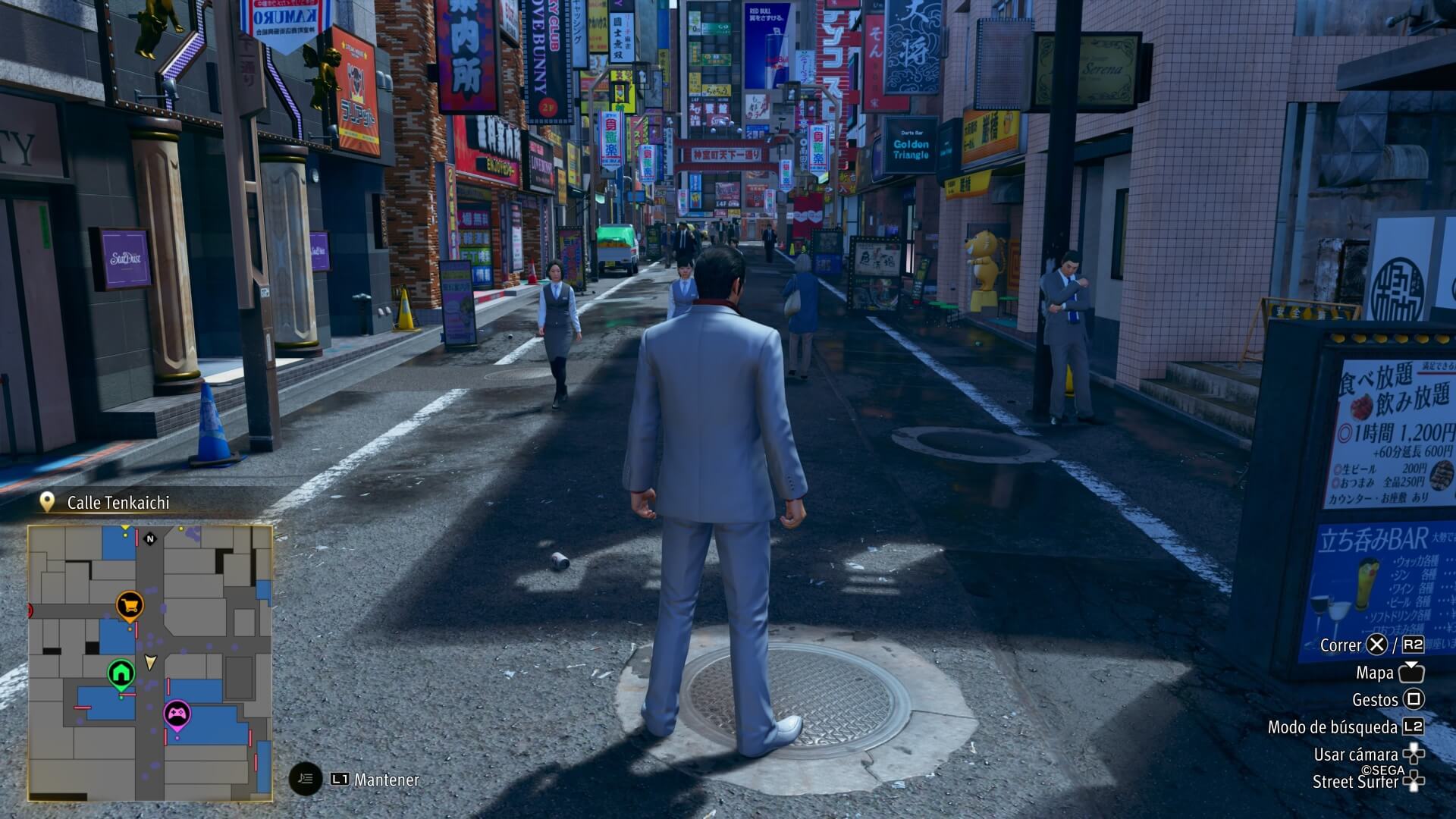
Task: Click the Calle Tenkaichi location label
Action: 118,502
